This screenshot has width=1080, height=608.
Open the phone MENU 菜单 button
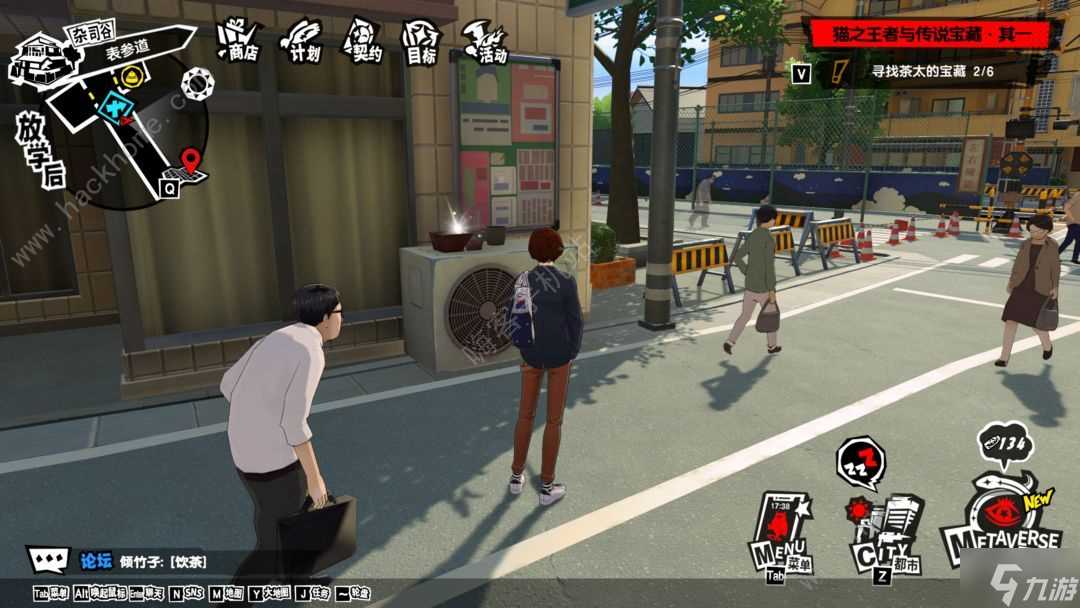(x=782, y=532)
